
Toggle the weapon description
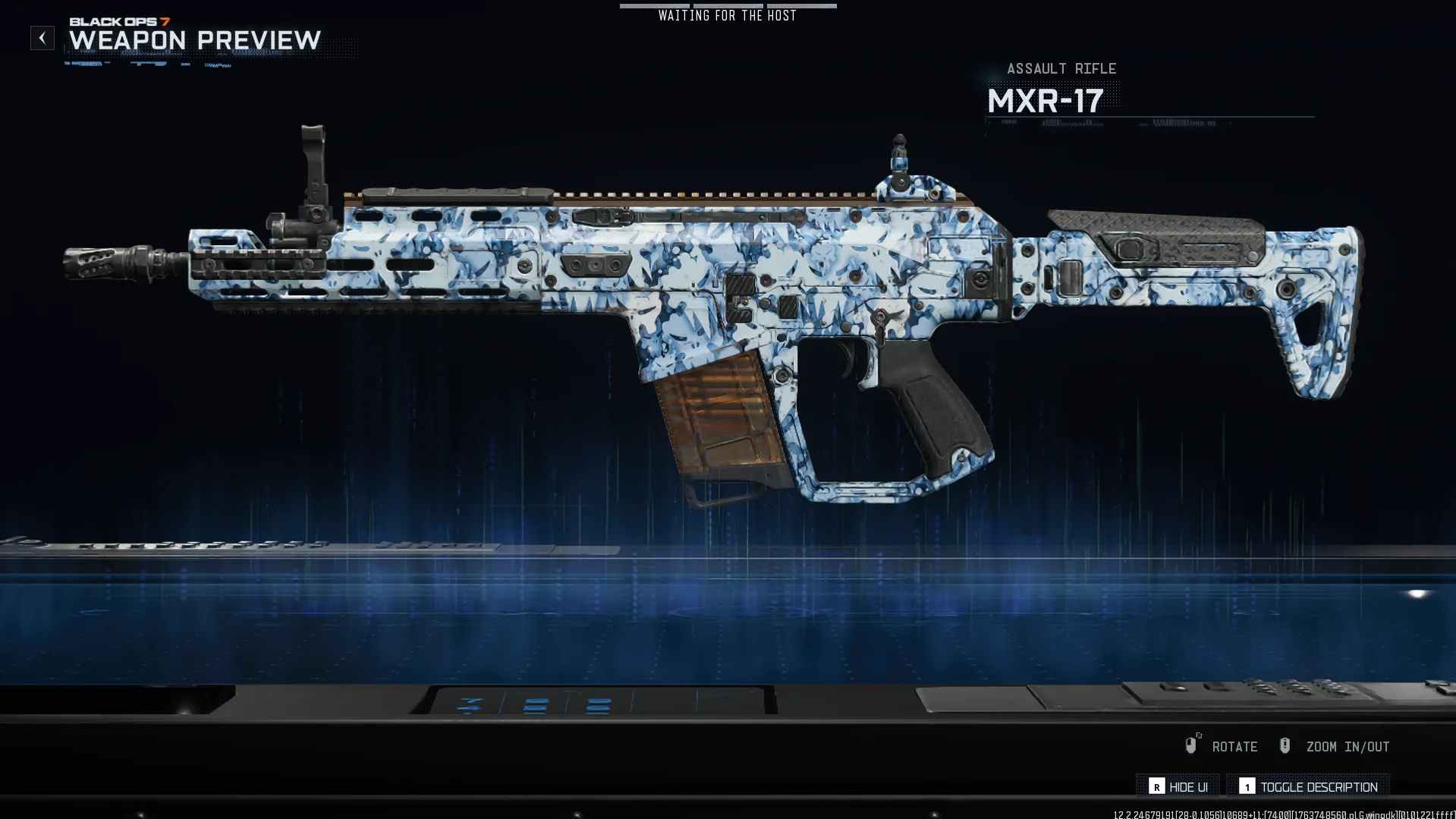1308,786
